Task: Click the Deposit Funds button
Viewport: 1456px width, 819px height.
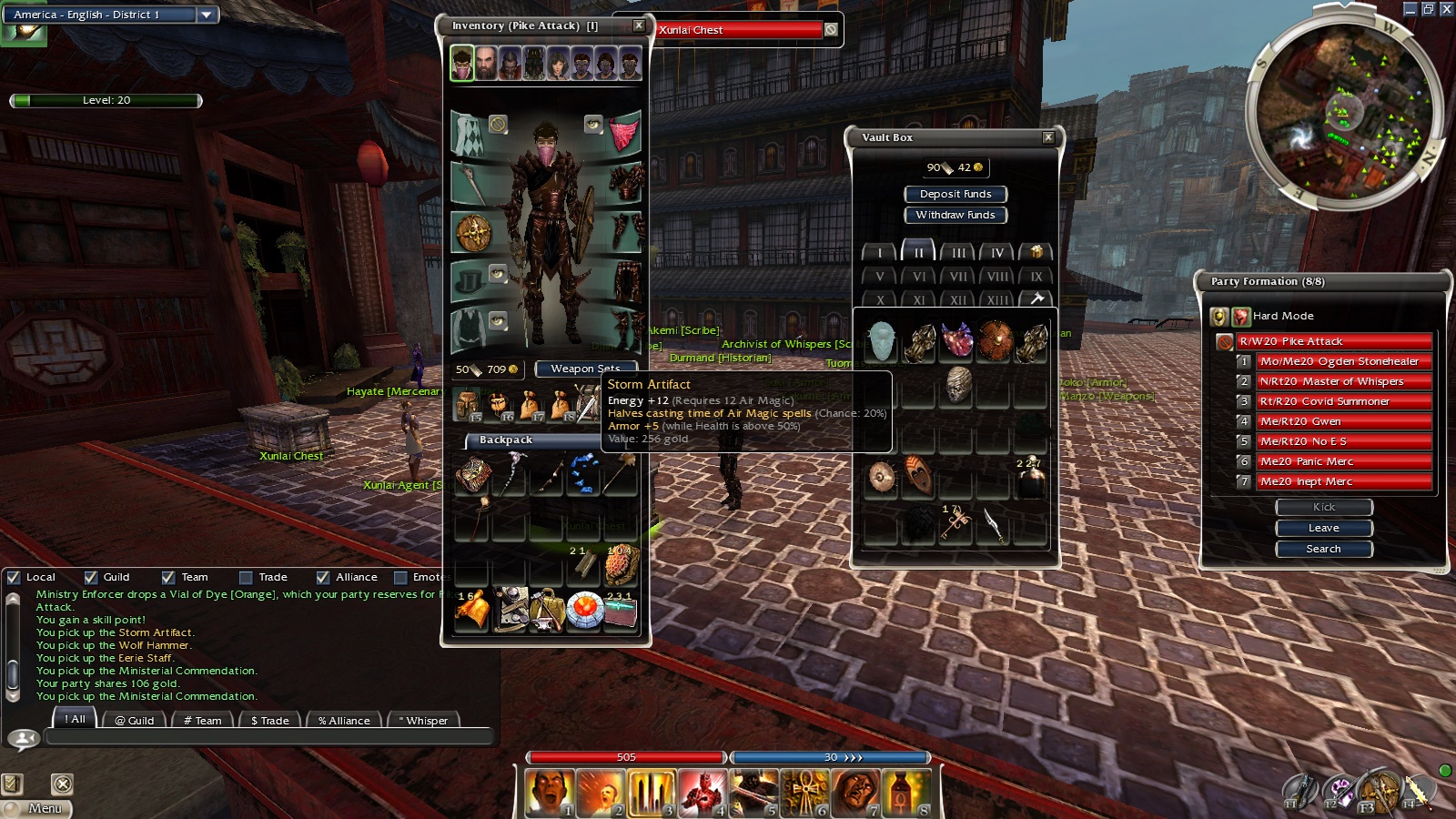Action: click(x=955, y=194)
